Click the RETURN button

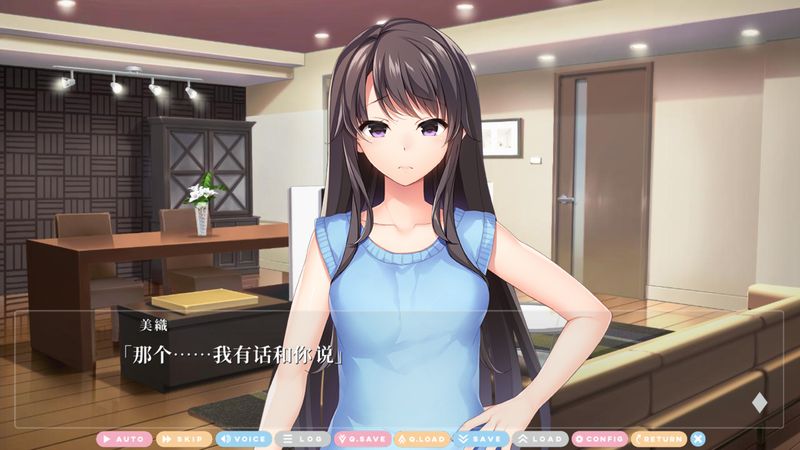pos(659,439)
